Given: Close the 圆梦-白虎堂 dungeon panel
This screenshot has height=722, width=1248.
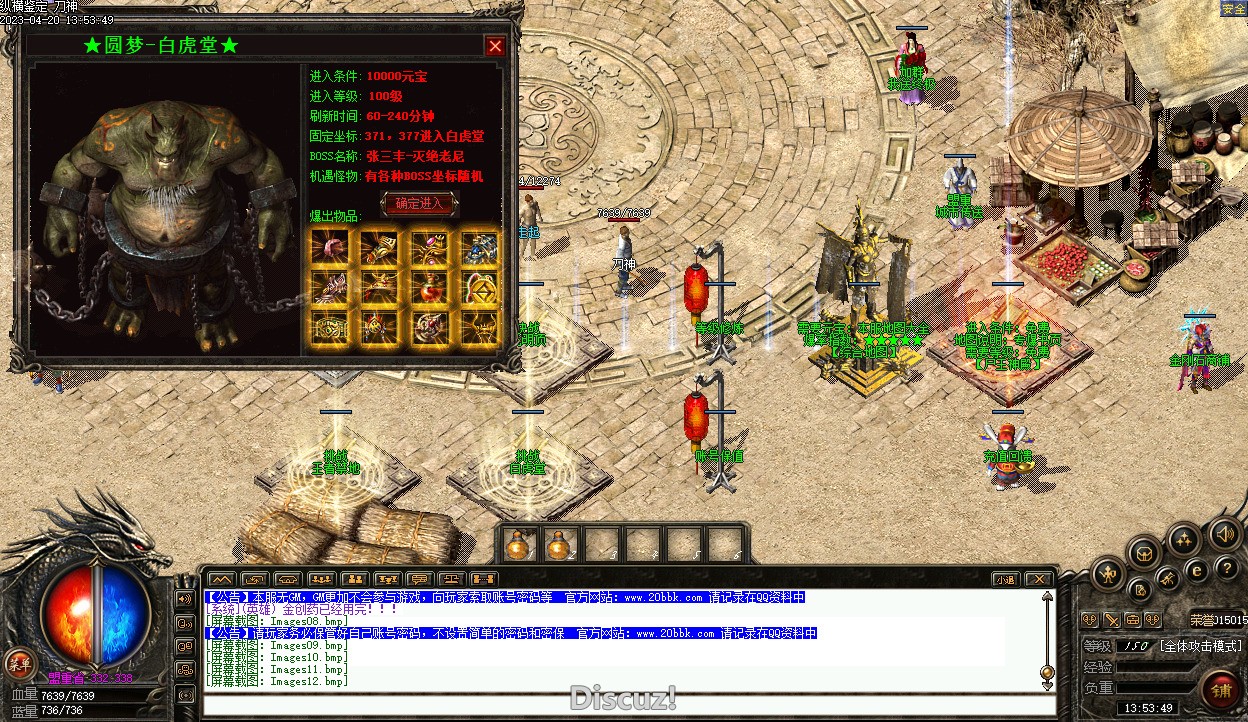Looking at the screenshot, I should tap(494, 46).
